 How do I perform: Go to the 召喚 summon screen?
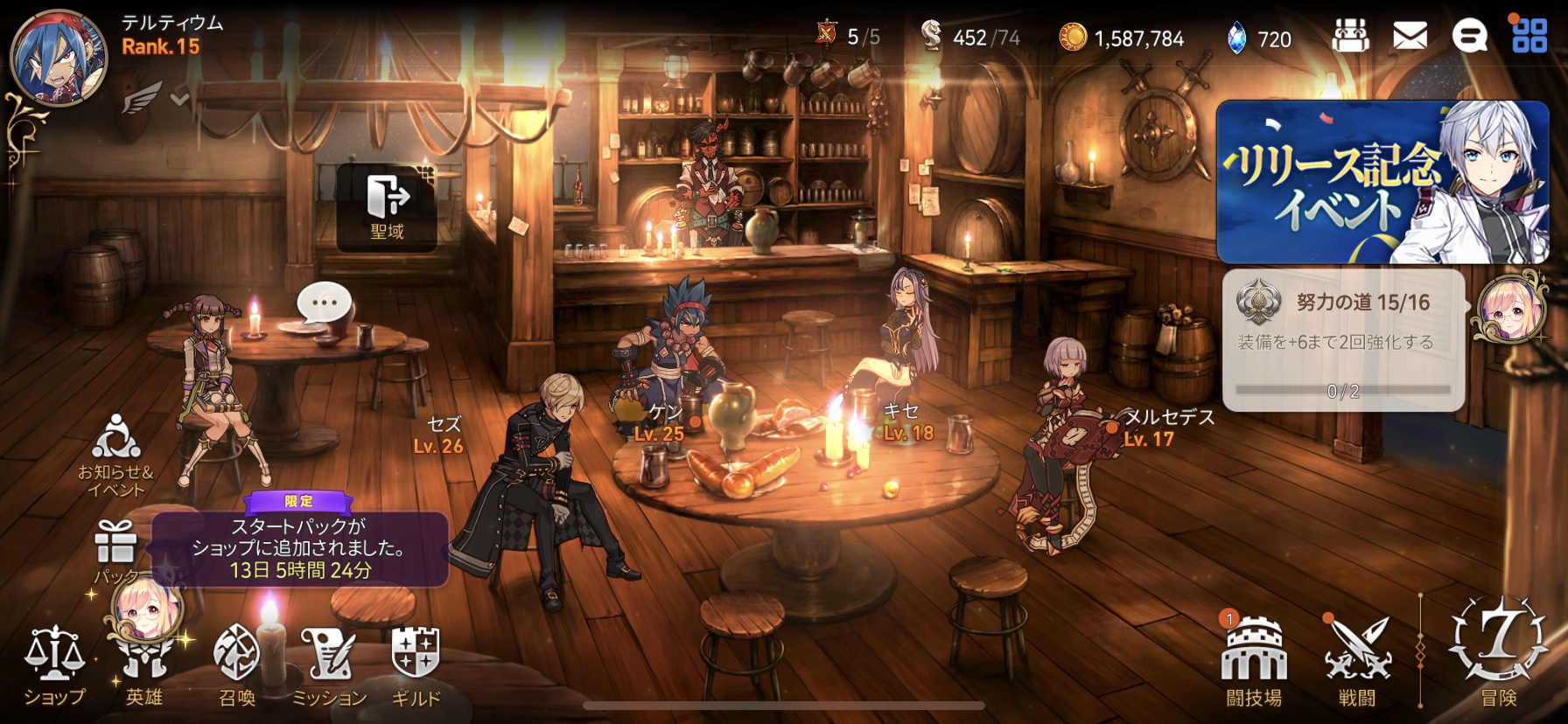coord(237,665)
